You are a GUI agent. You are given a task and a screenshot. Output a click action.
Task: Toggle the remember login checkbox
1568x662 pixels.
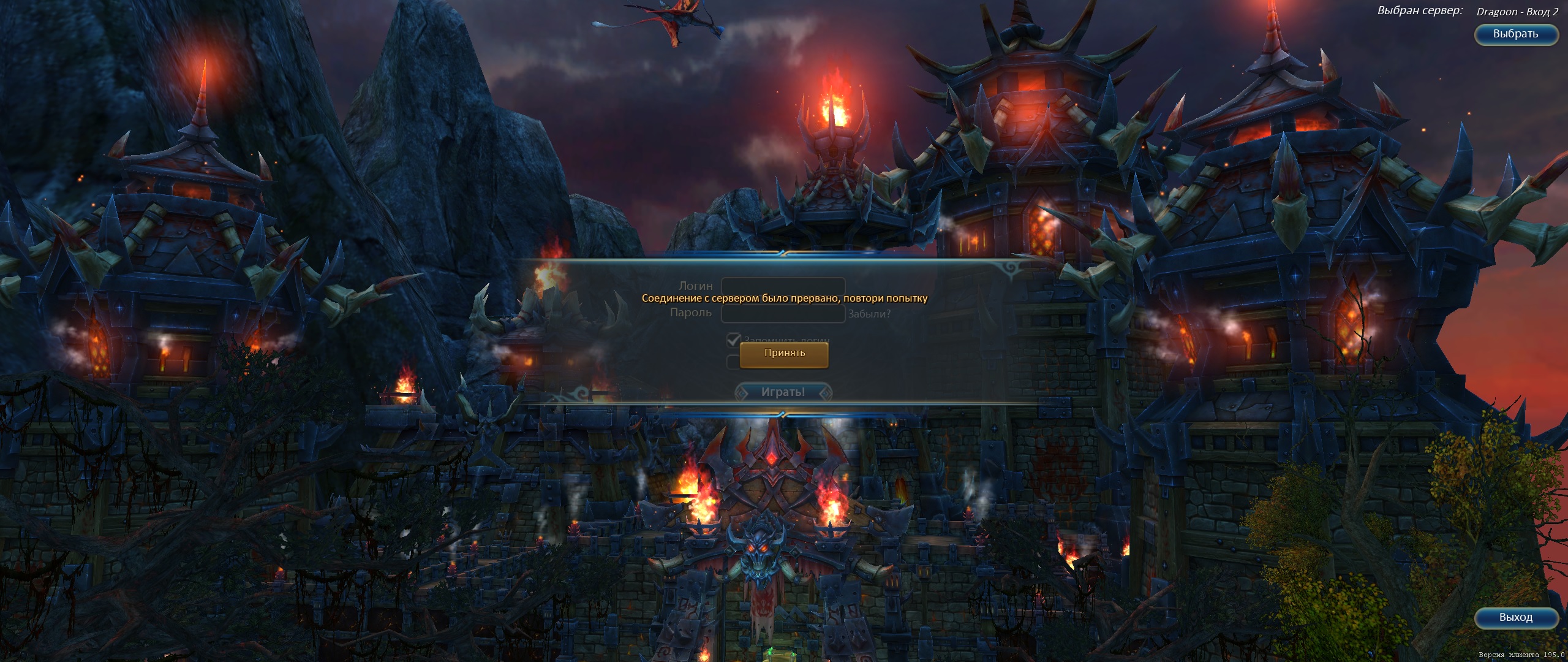733,340
